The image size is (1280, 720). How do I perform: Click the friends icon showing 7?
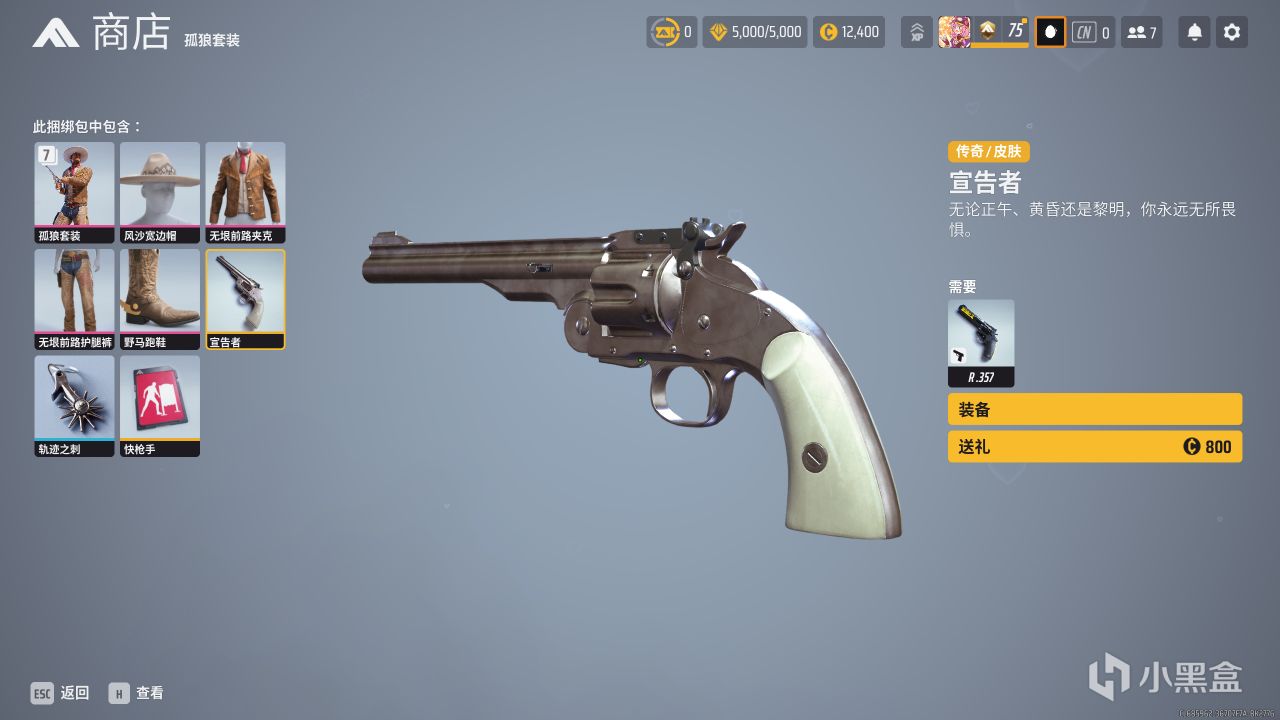click(1142, 31)
